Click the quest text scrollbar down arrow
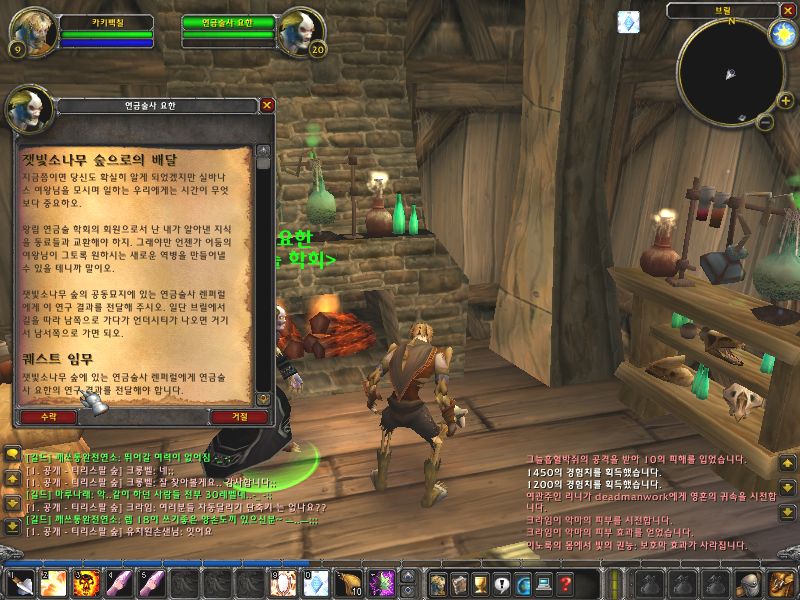Viewport: 800px width, 600px height. [264, 398]
